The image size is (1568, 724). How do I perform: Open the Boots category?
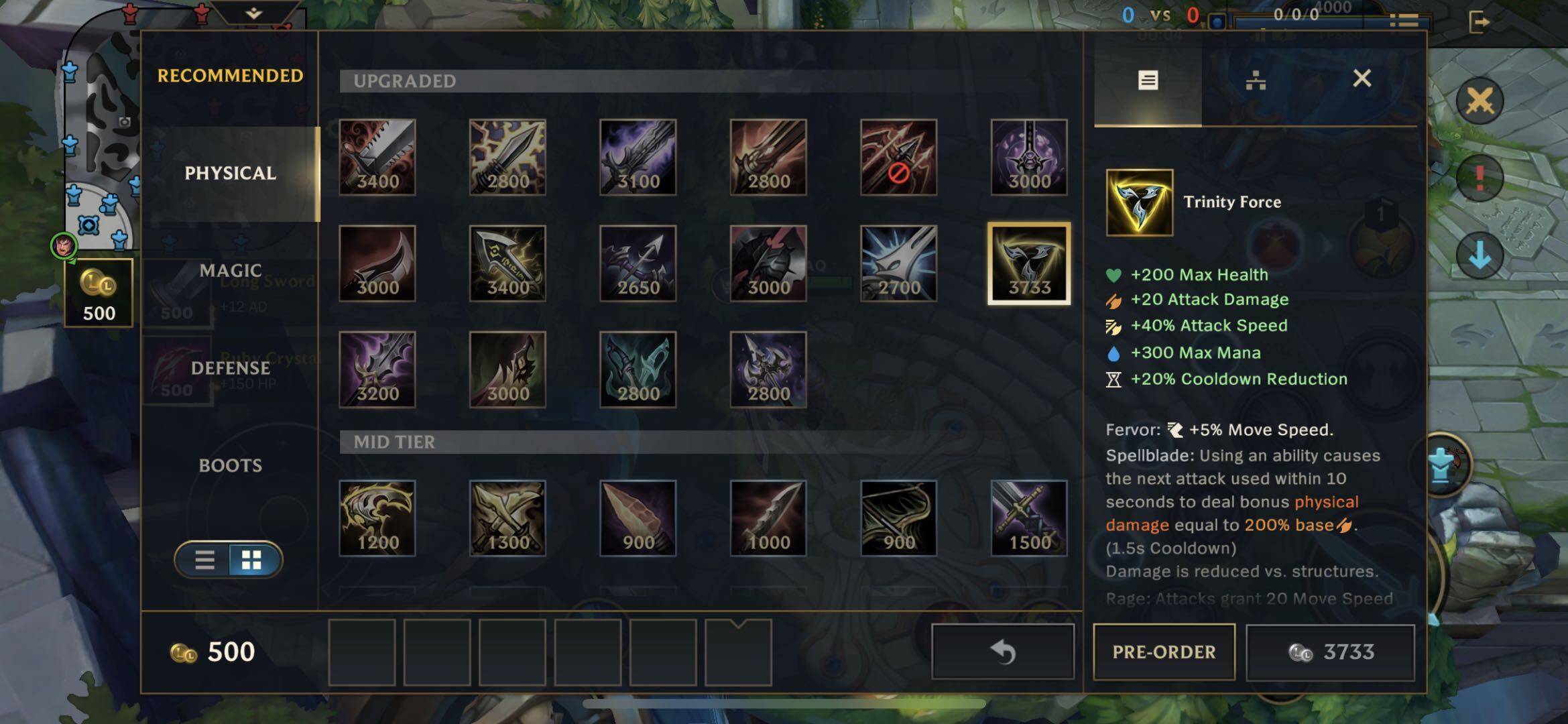[x=230, y=465]
